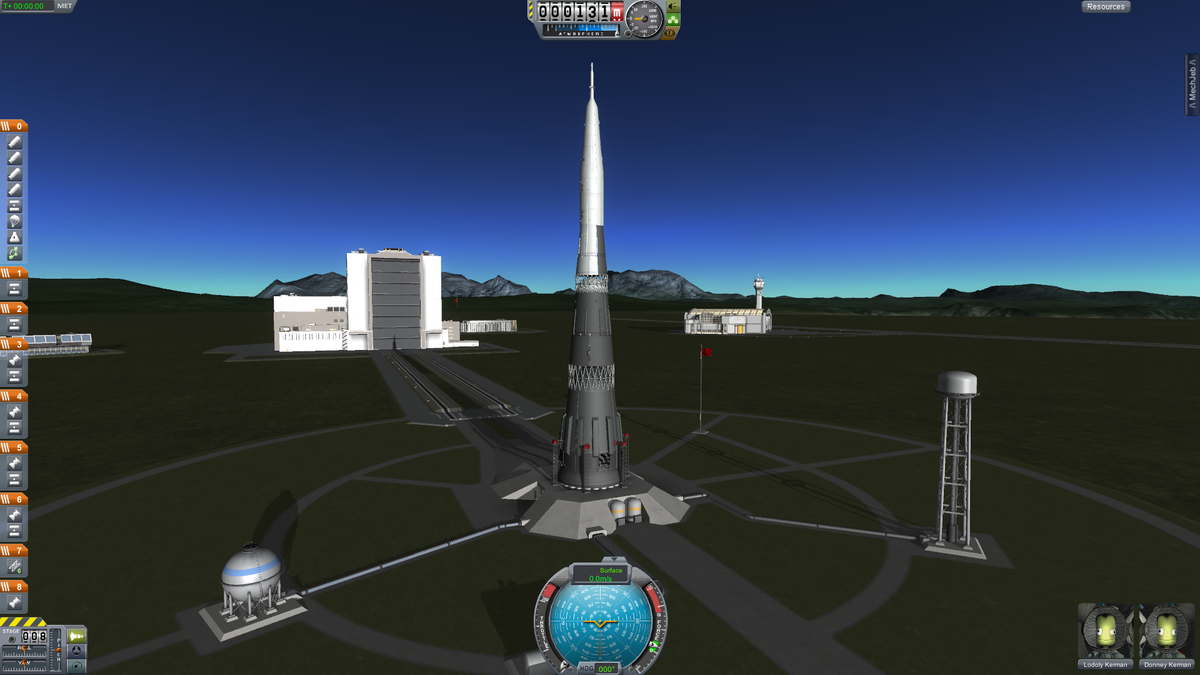Select the stage 6 header
Viewport: 1200px width, 675px height.
pos(14,499)
